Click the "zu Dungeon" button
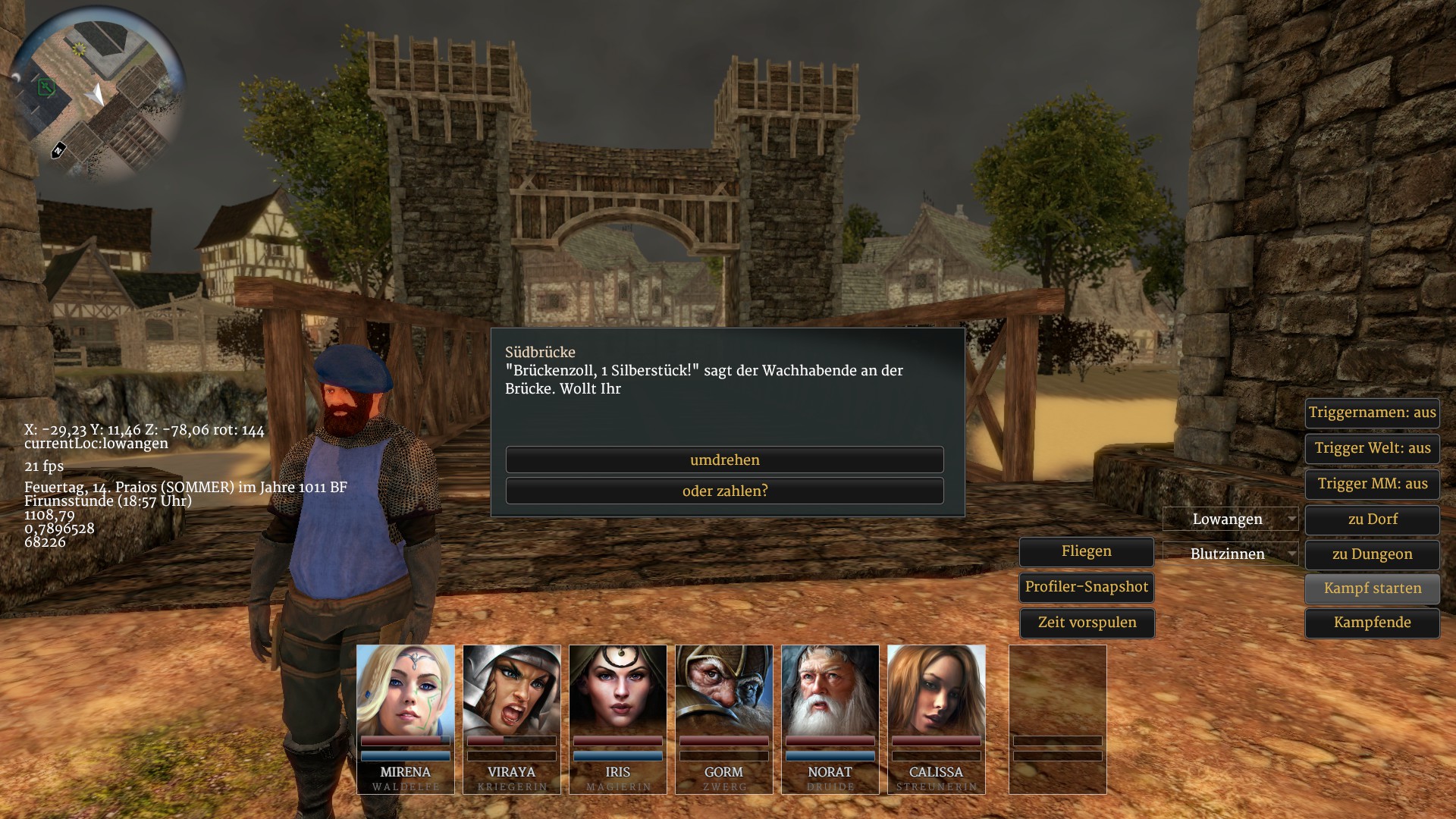Image resolution: width=1456 pixels, height=819 pixels. point(1372,554)
